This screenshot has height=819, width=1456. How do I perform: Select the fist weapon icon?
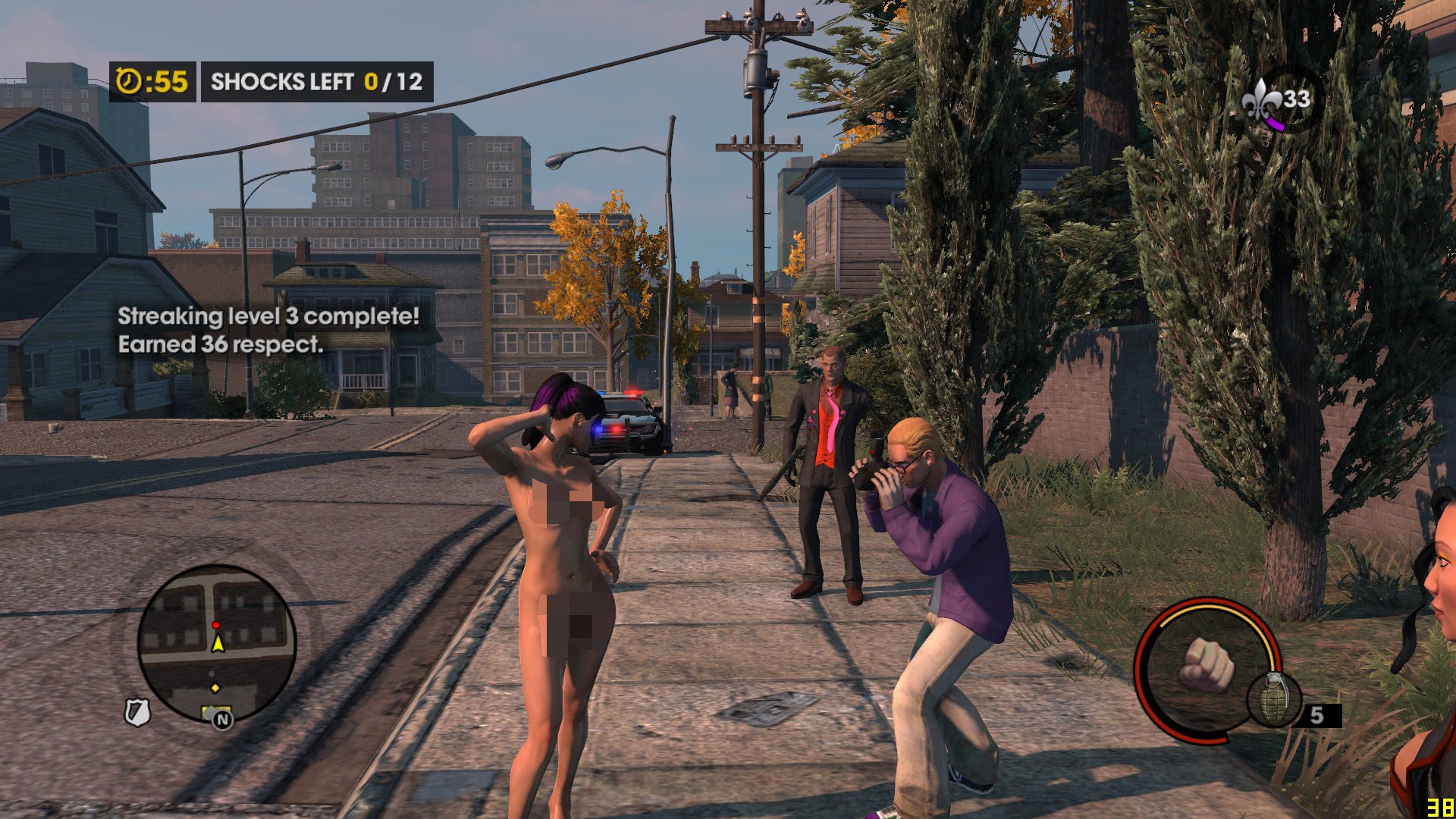pos(1206,664)
